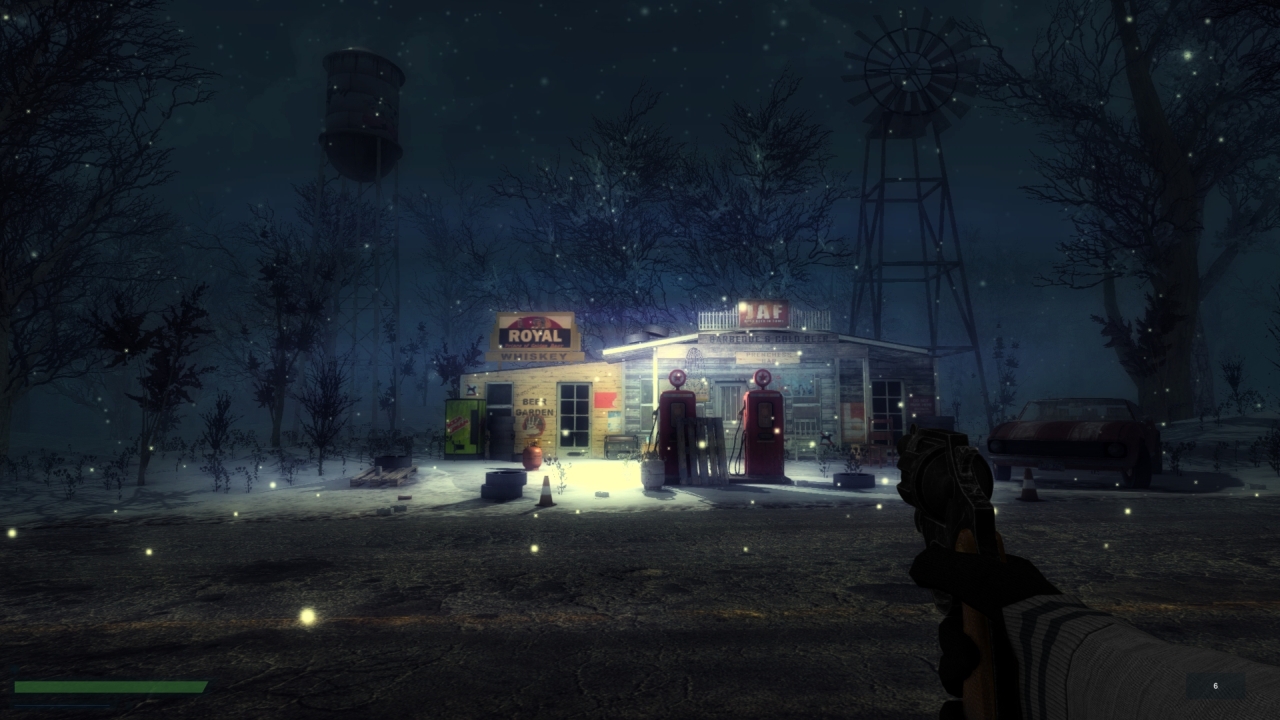Click the JAF sign above the roof

764,312
